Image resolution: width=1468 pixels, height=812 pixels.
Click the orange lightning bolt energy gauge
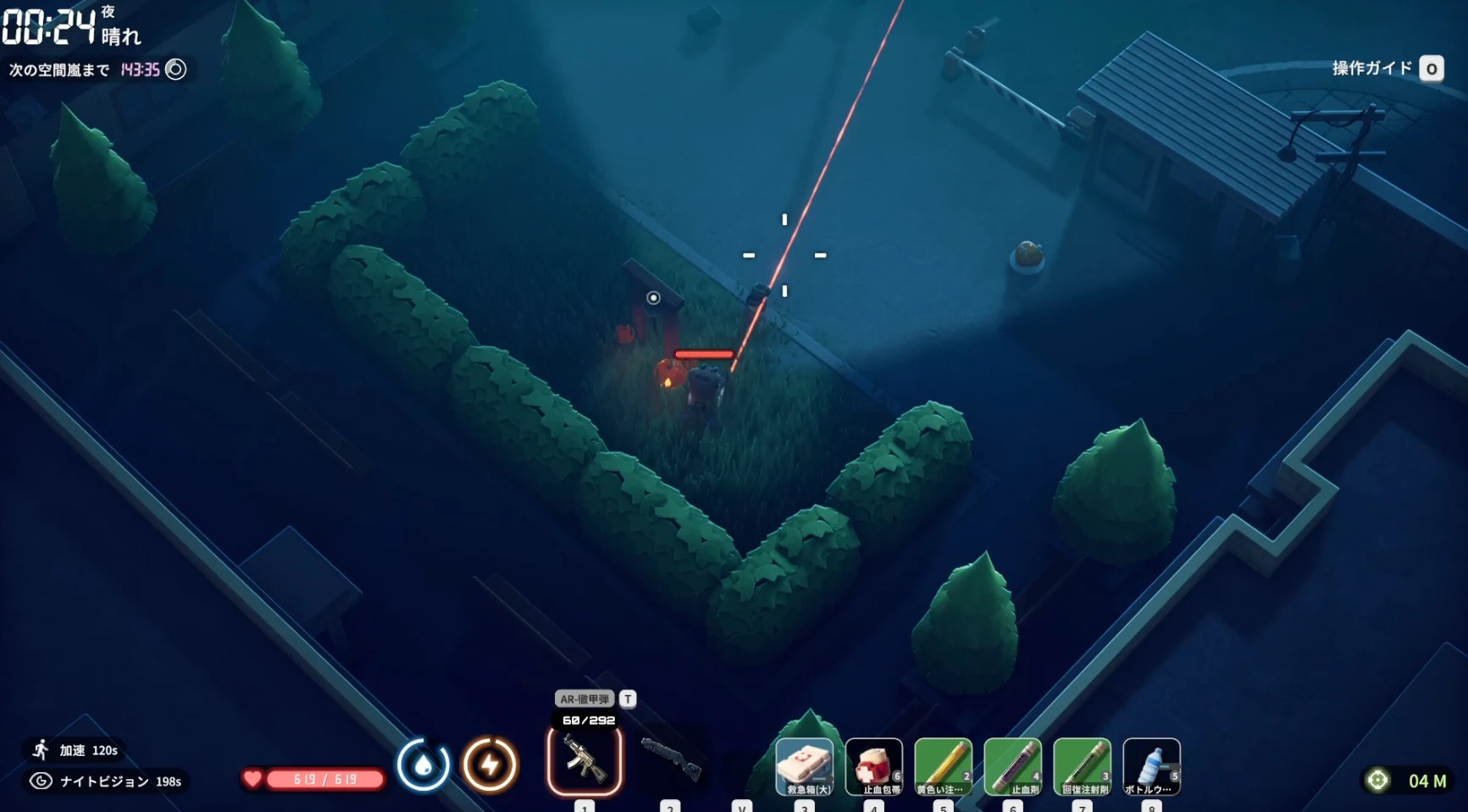[490, 765]
